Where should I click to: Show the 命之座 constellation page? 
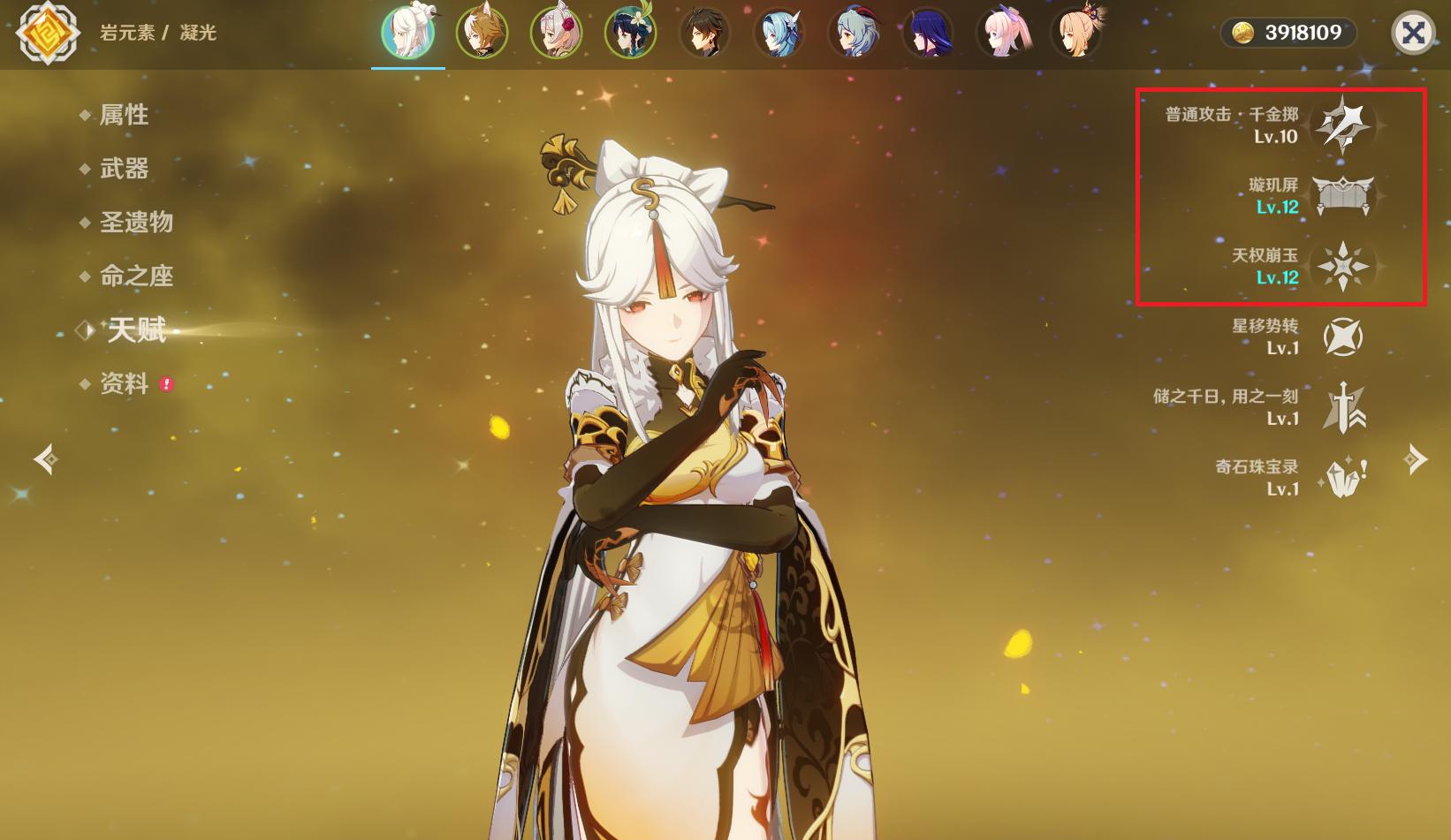pyautogui.click(x=136, y=276)
